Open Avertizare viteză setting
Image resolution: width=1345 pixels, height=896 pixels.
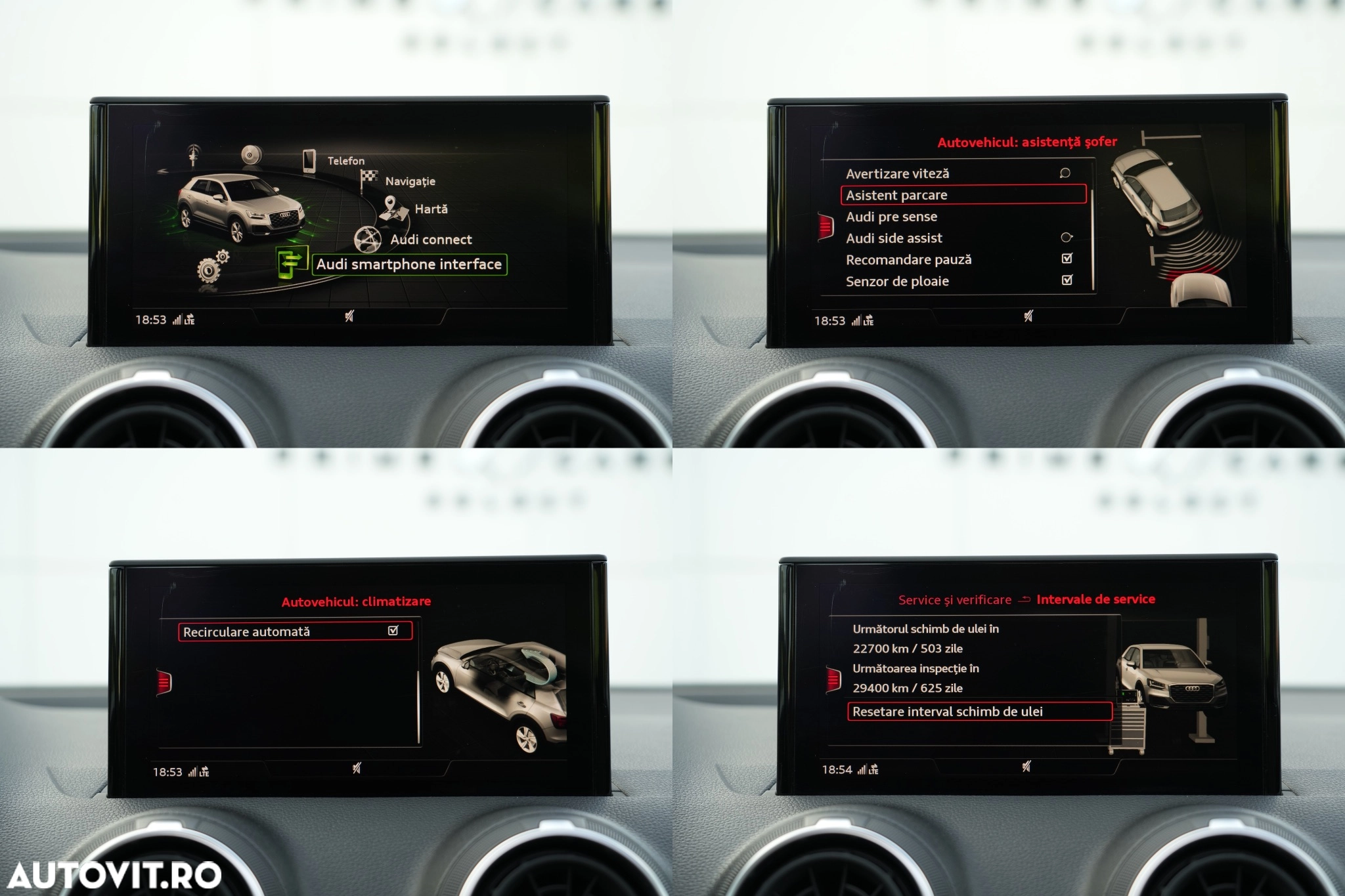tap(897, 174)
